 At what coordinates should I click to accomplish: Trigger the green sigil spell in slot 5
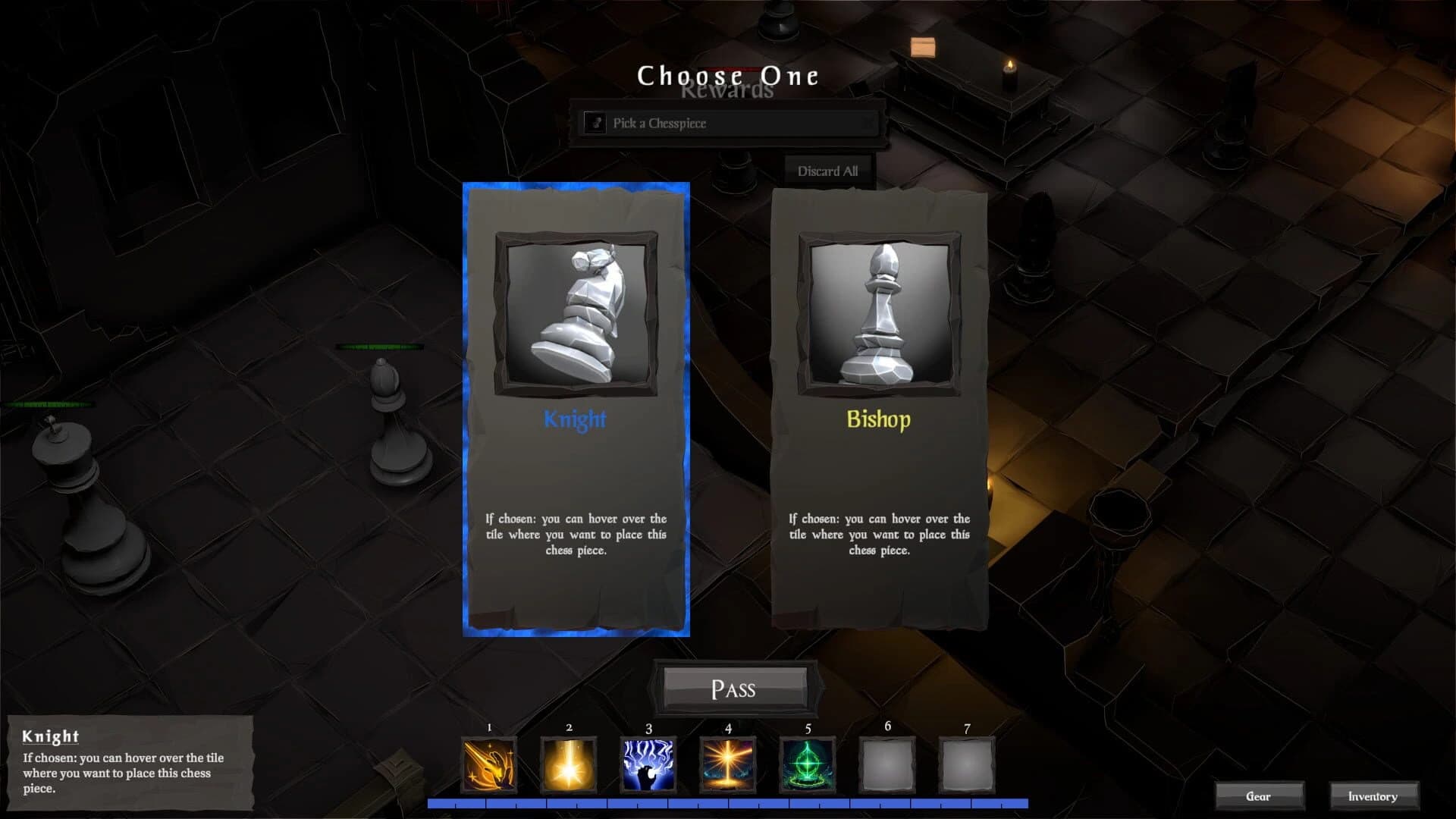(x=807, y=764)
